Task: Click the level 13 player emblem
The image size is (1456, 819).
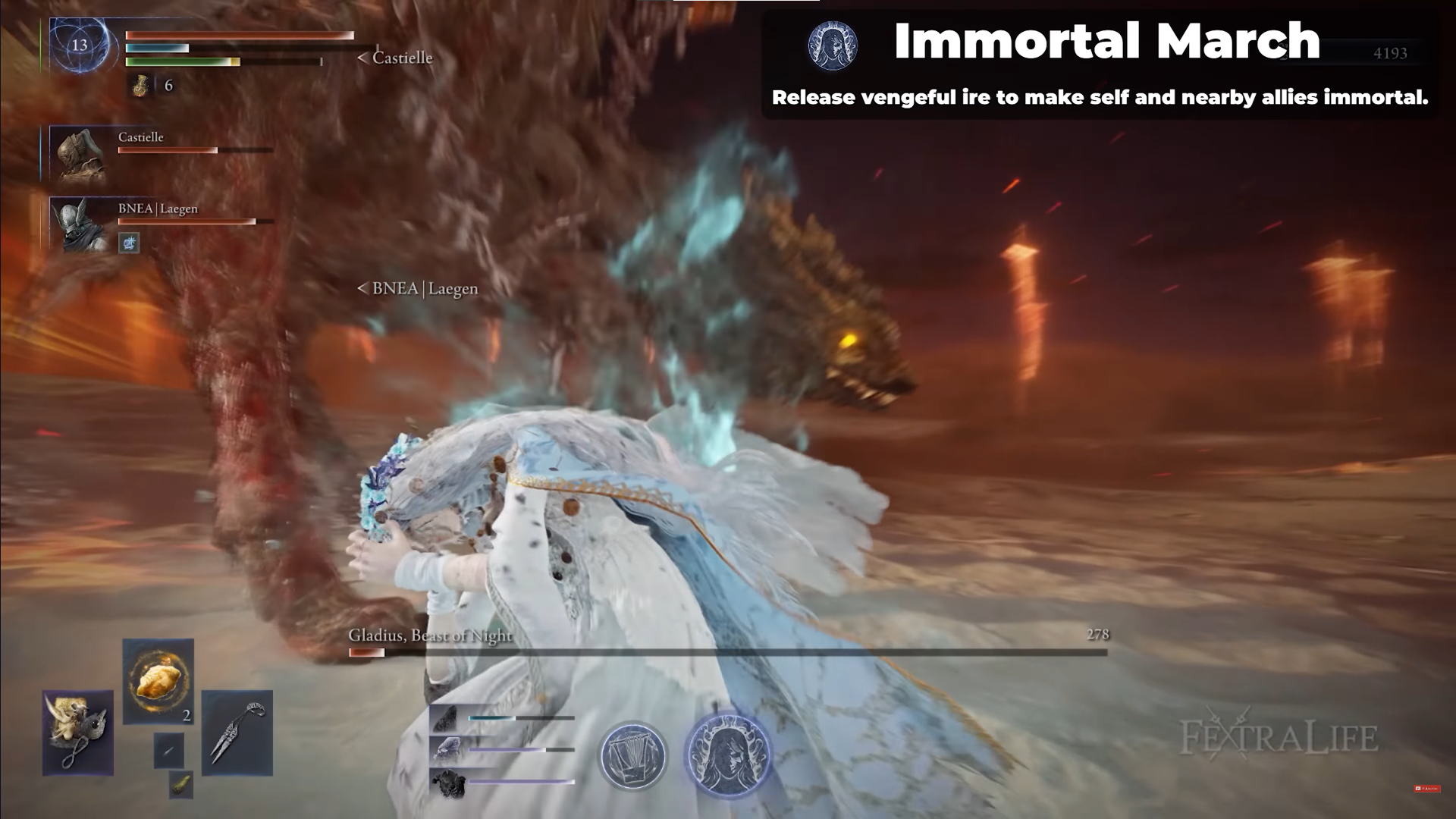Action: [x=80, y=45]
